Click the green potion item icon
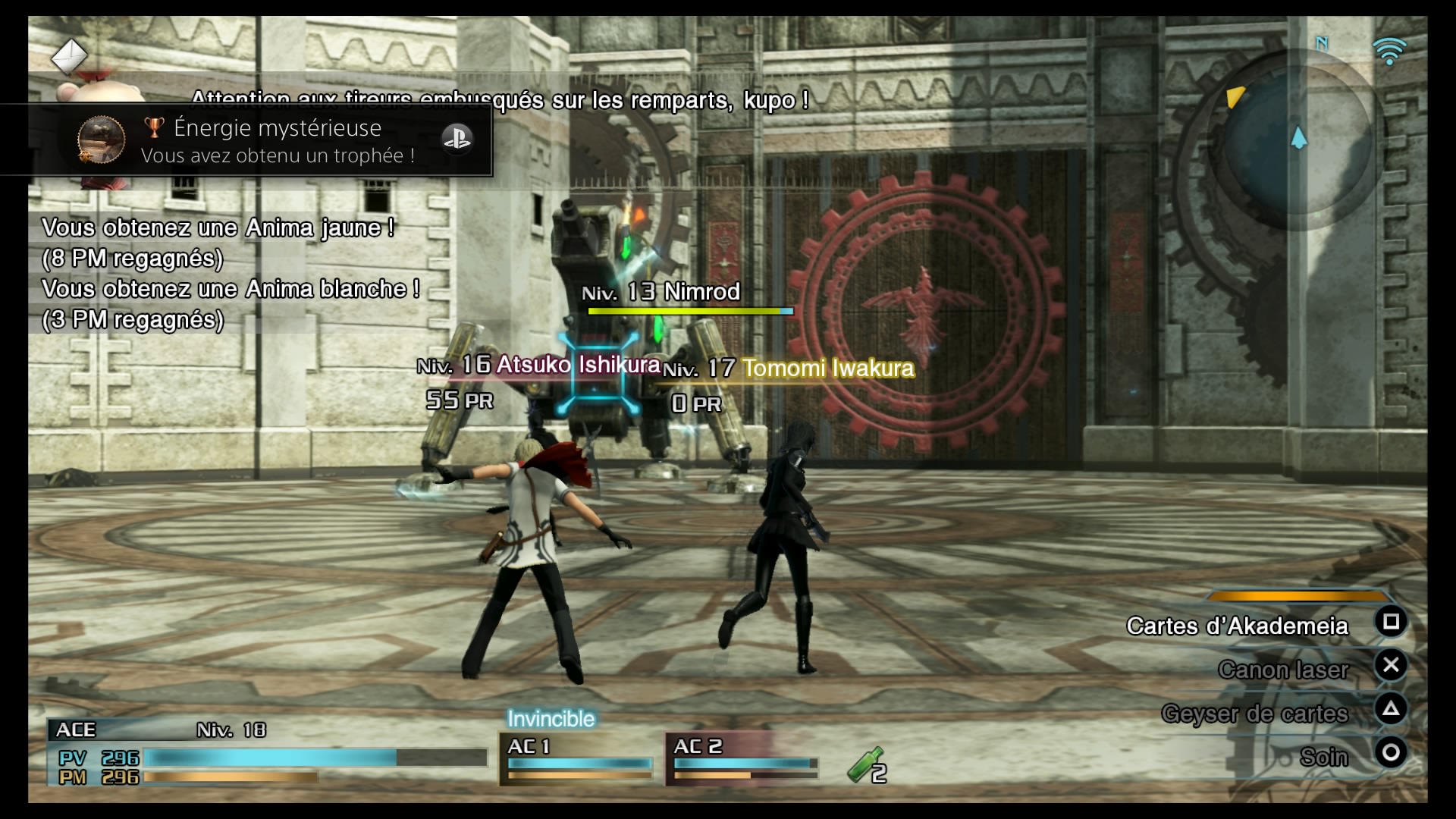The image size is (1456, 819). point(865,764)
